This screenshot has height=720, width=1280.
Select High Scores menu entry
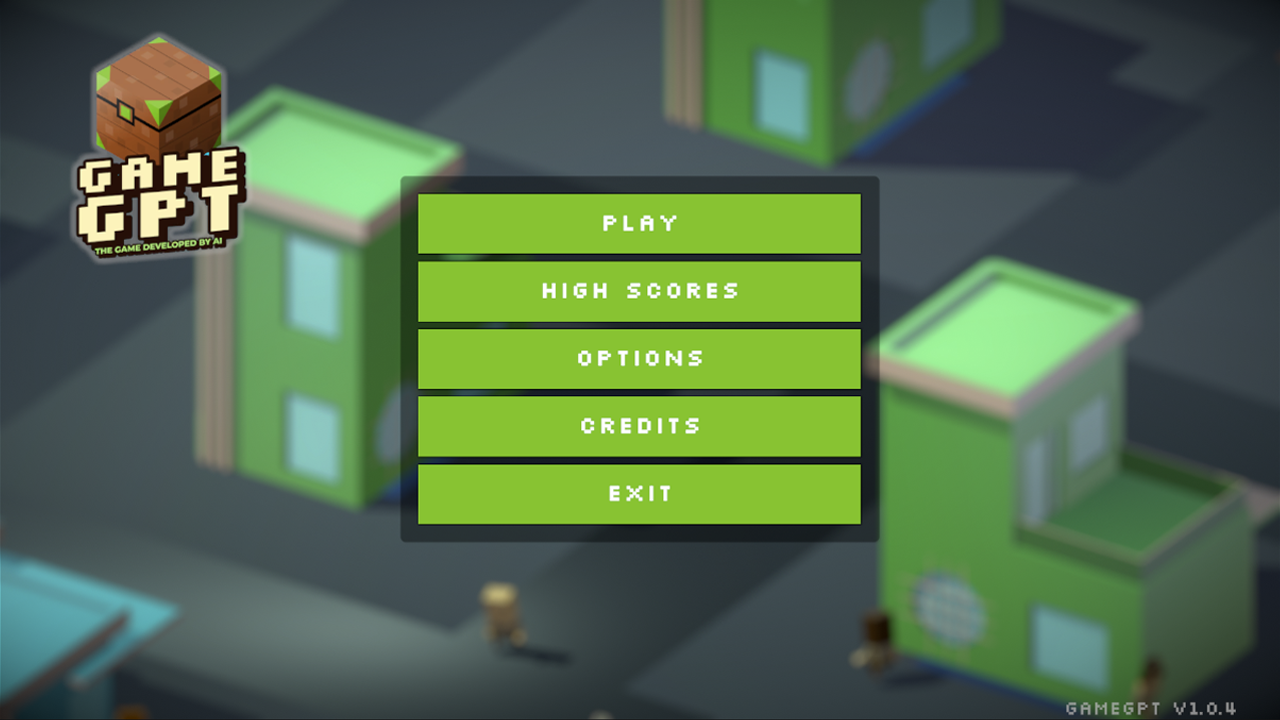coord(639,291)
